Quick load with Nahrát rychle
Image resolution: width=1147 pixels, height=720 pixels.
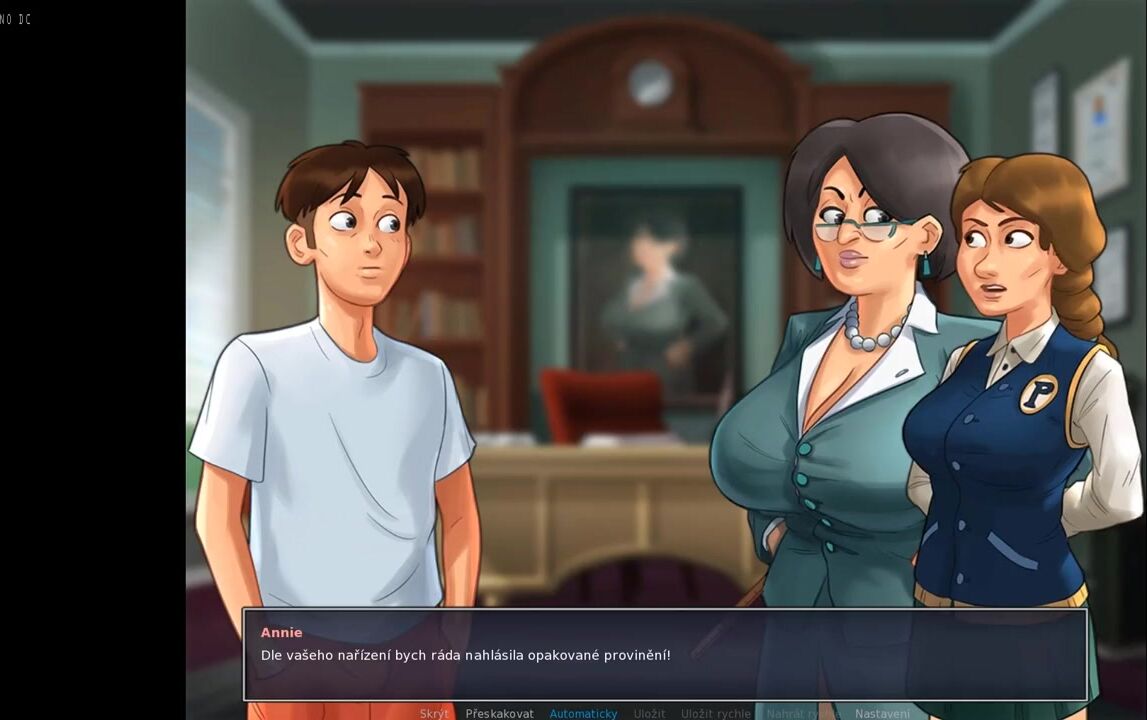coord(802,713)
